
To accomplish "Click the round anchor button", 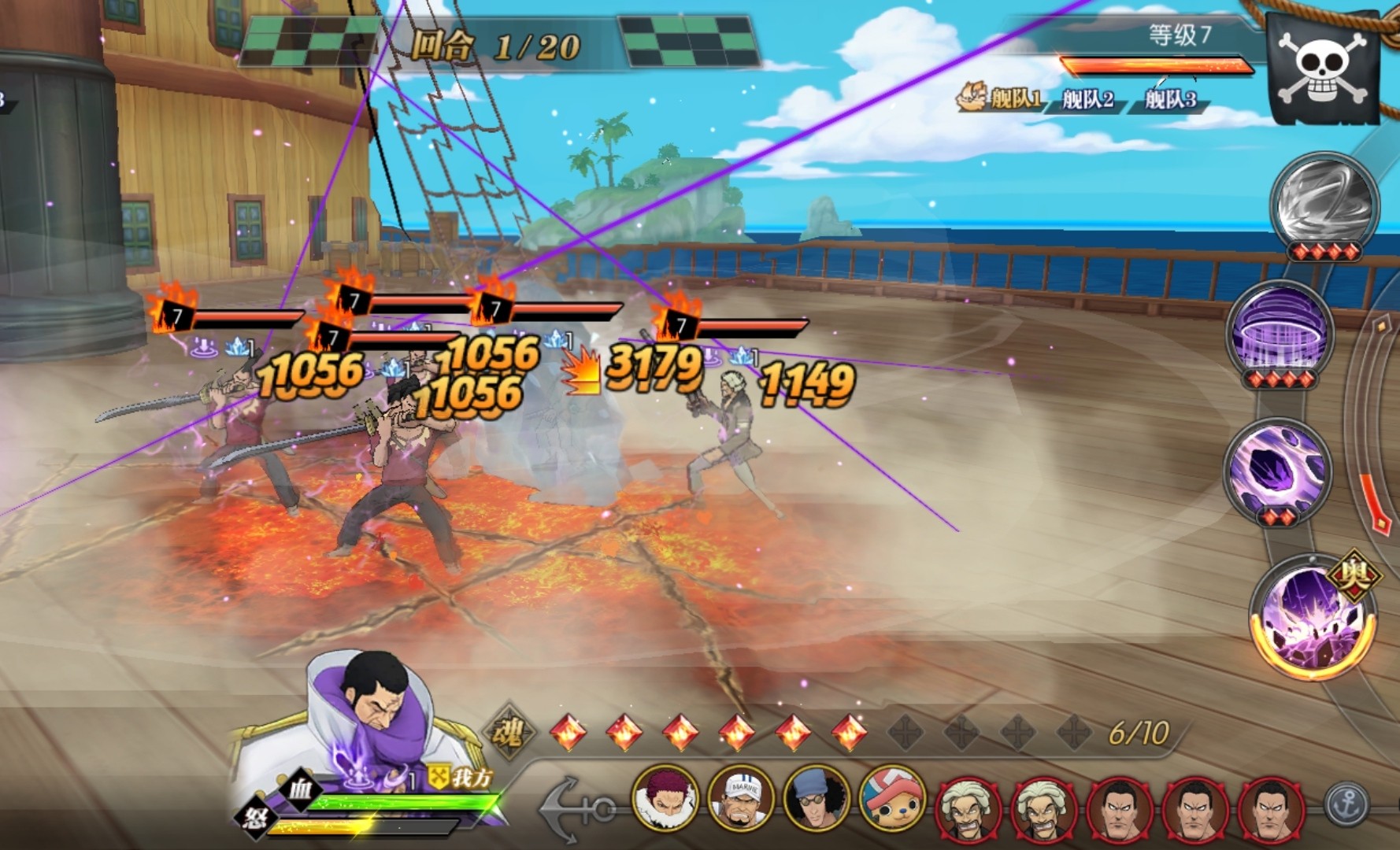I will point(1348,804).
